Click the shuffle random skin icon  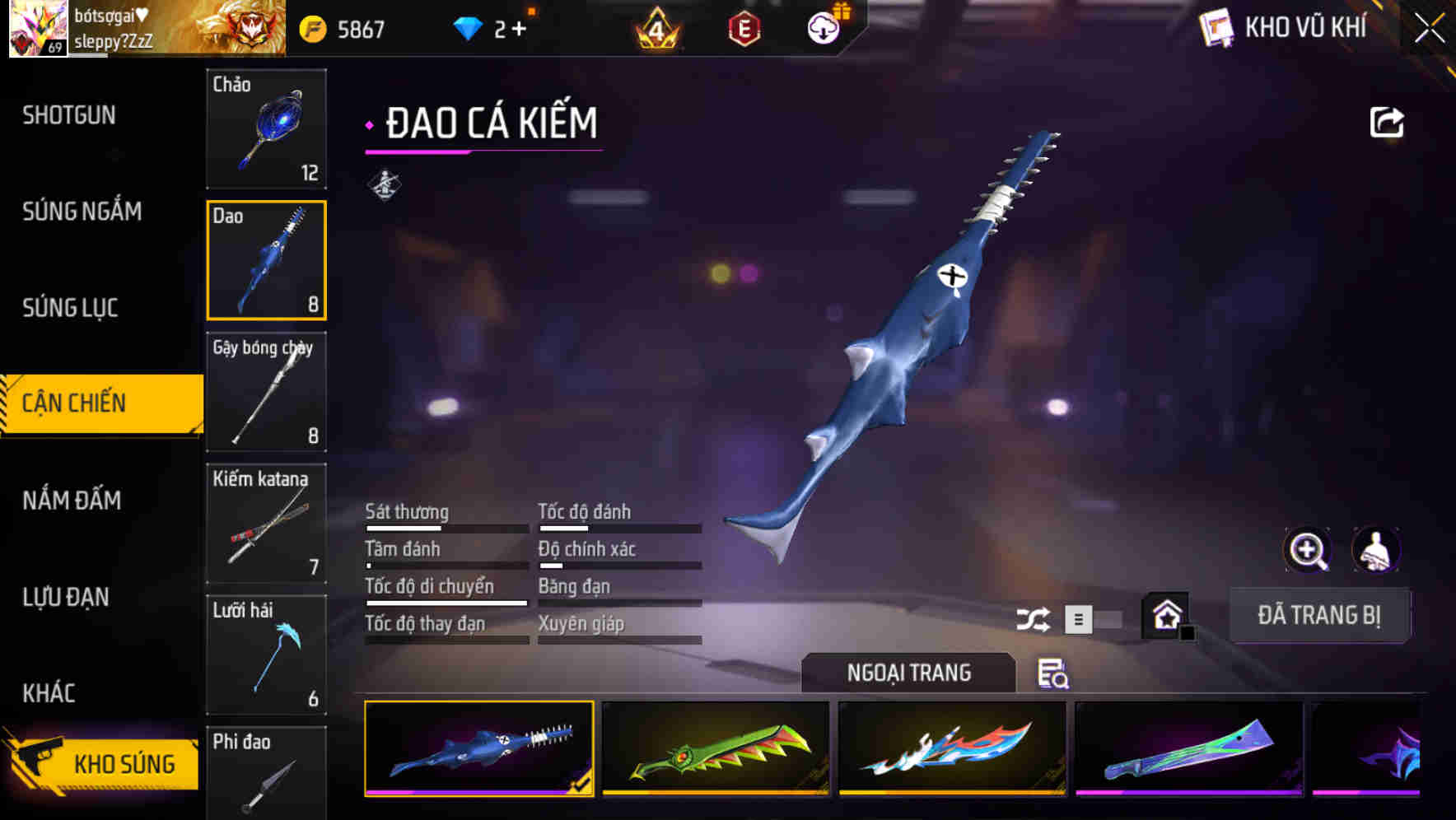pyautogui.click(x=1032, y=618)
